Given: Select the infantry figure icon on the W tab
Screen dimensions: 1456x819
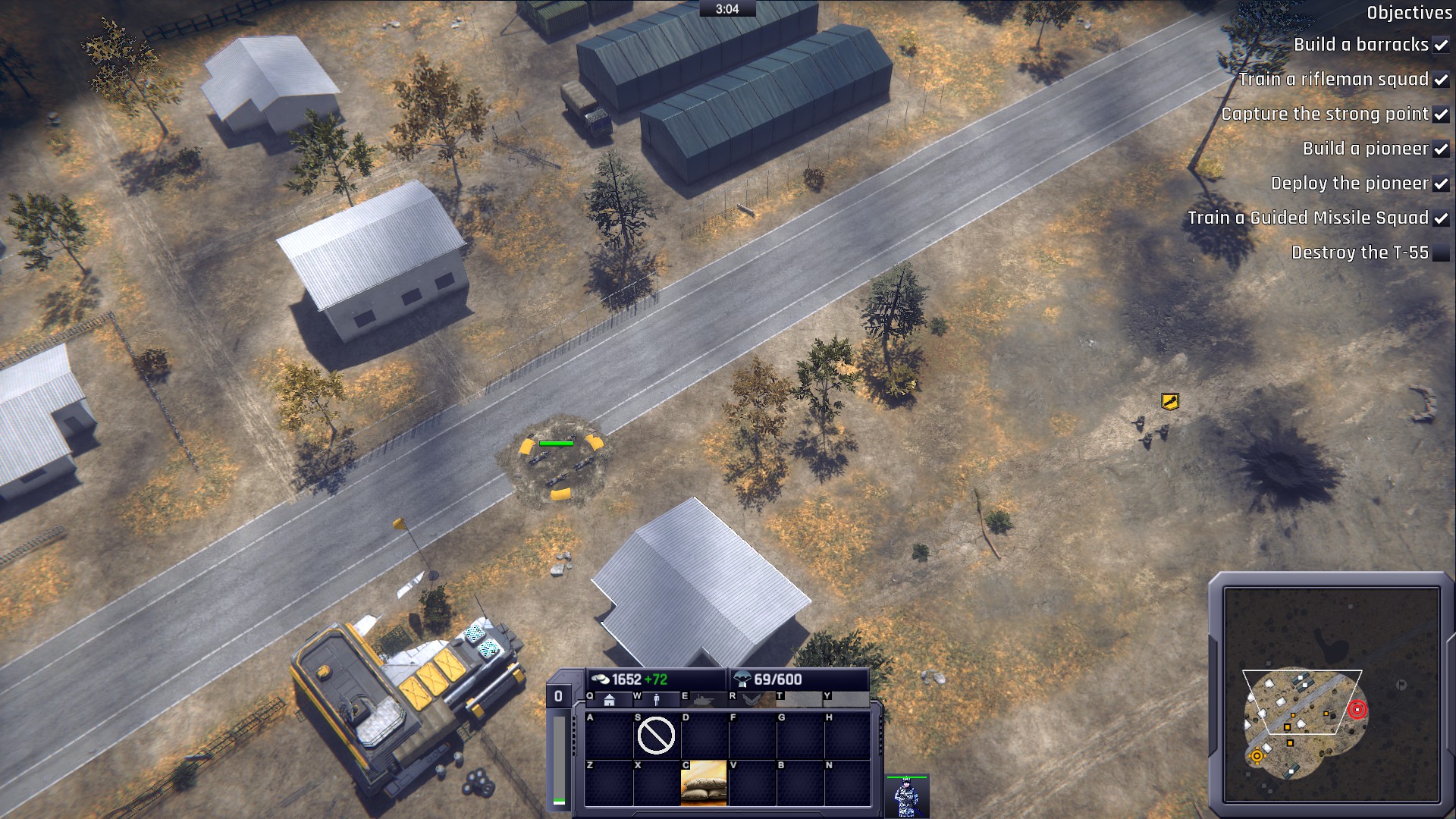Looking at the screenshot, I should 657,701.
